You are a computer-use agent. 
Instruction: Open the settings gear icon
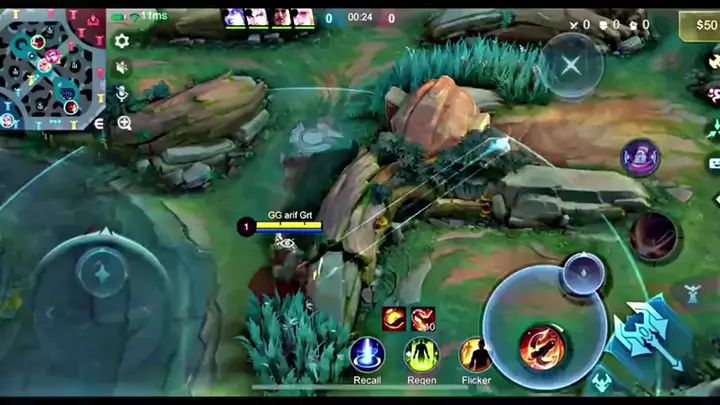122,41
